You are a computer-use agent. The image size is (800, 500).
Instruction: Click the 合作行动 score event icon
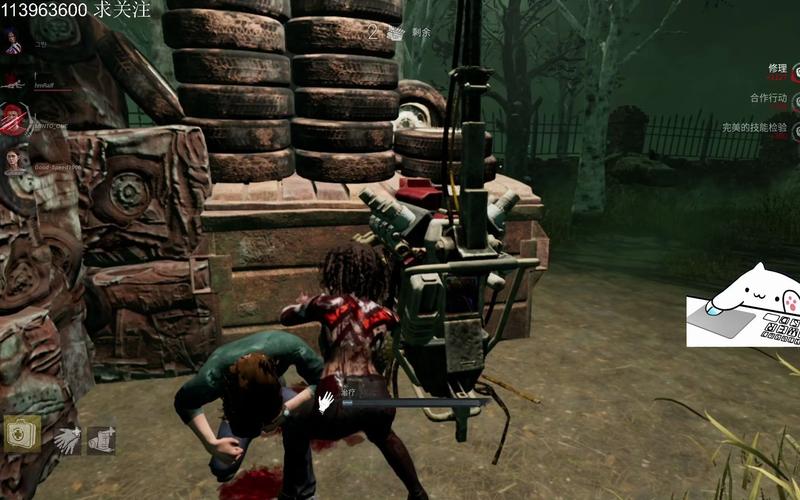(x=795, y=101)
